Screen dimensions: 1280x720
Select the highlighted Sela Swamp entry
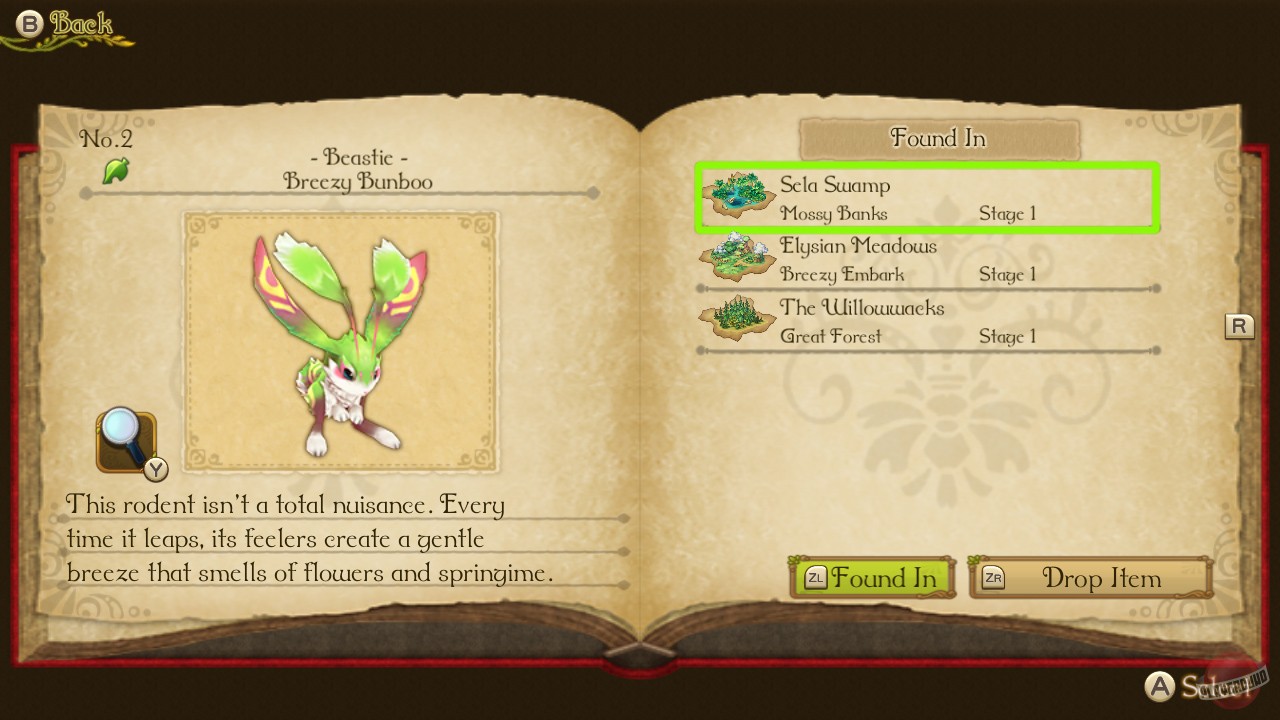pos(928,198)
